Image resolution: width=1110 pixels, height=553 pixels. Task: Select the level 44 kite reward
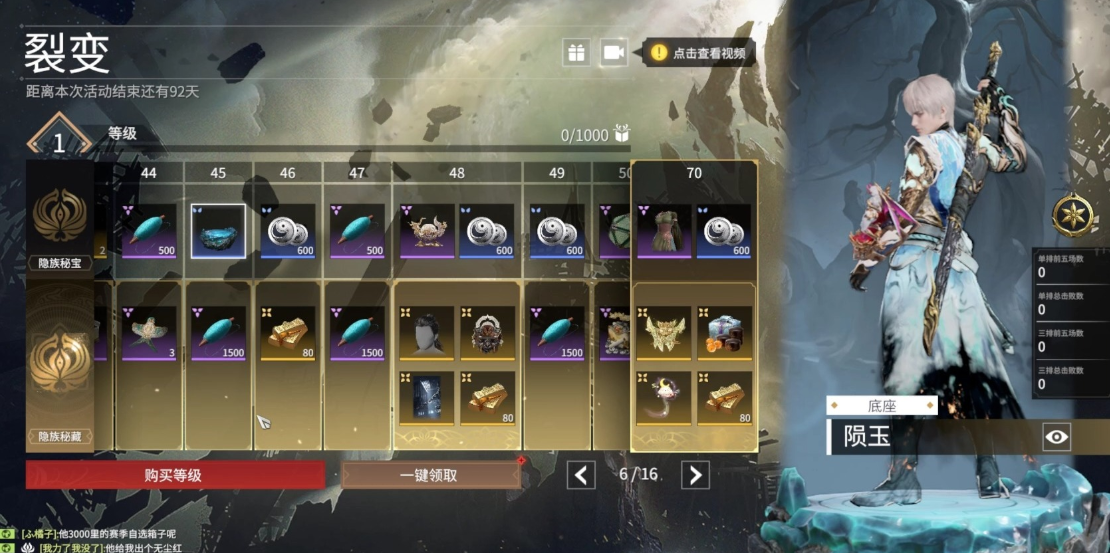(149, 333)
